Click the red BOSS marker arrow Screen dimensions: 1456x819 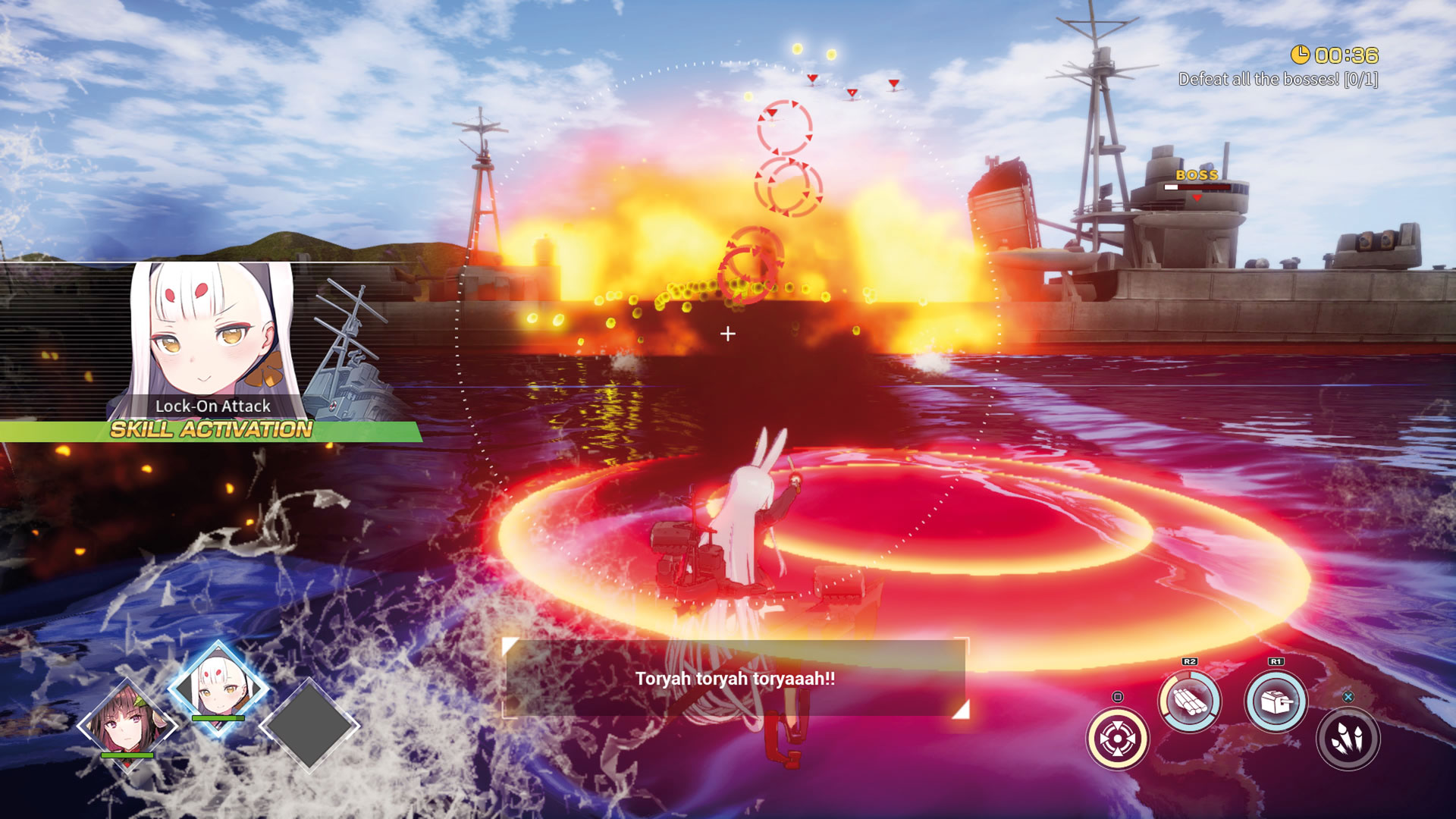1197,198
